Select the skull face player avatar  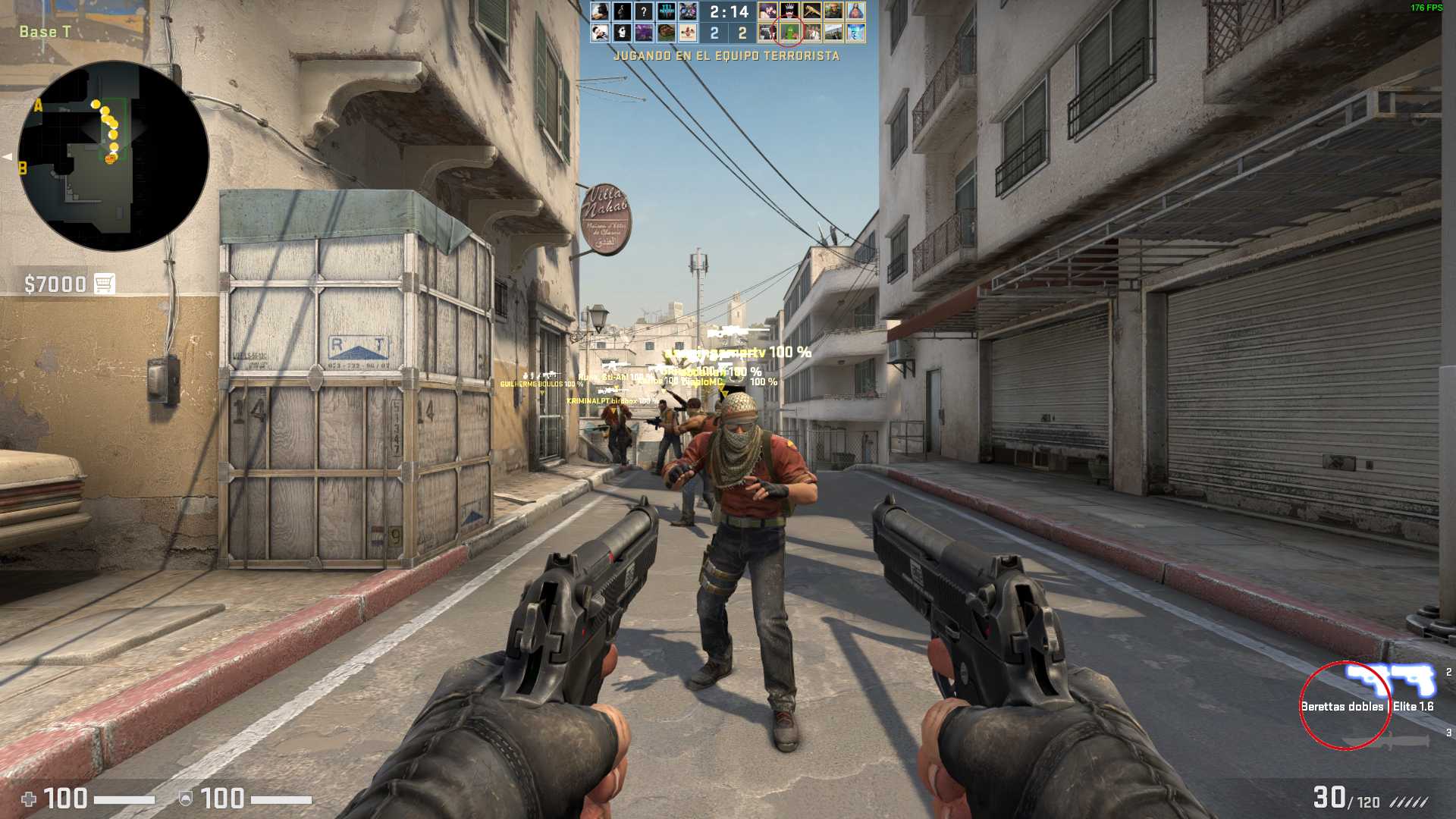coord(622,33)
